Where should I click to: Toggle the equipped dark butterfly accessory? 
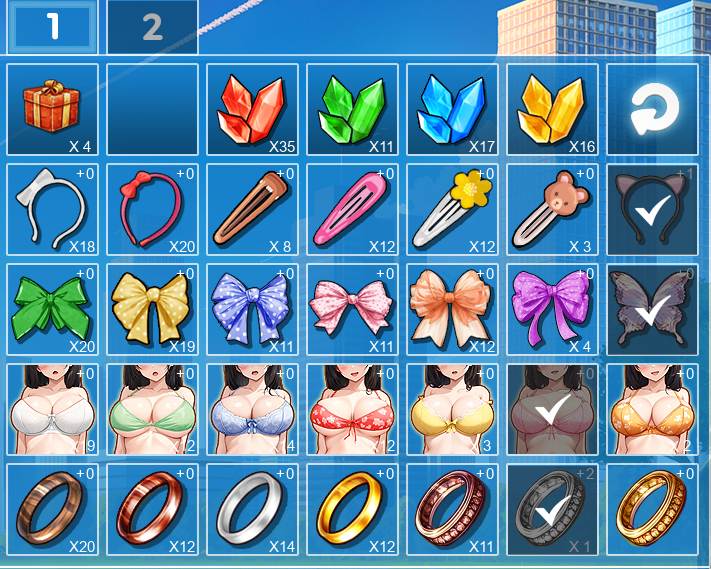pyautogui.click(x=652, y=310)
